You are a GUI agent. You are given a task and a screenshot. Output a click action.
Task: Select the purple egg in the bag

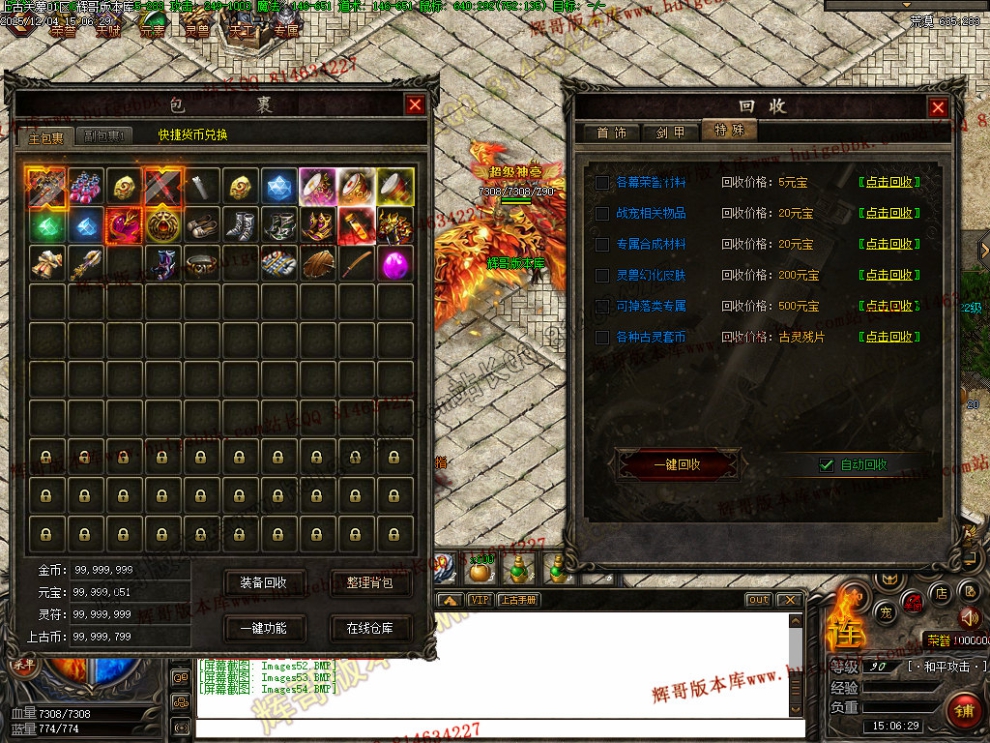394,264
